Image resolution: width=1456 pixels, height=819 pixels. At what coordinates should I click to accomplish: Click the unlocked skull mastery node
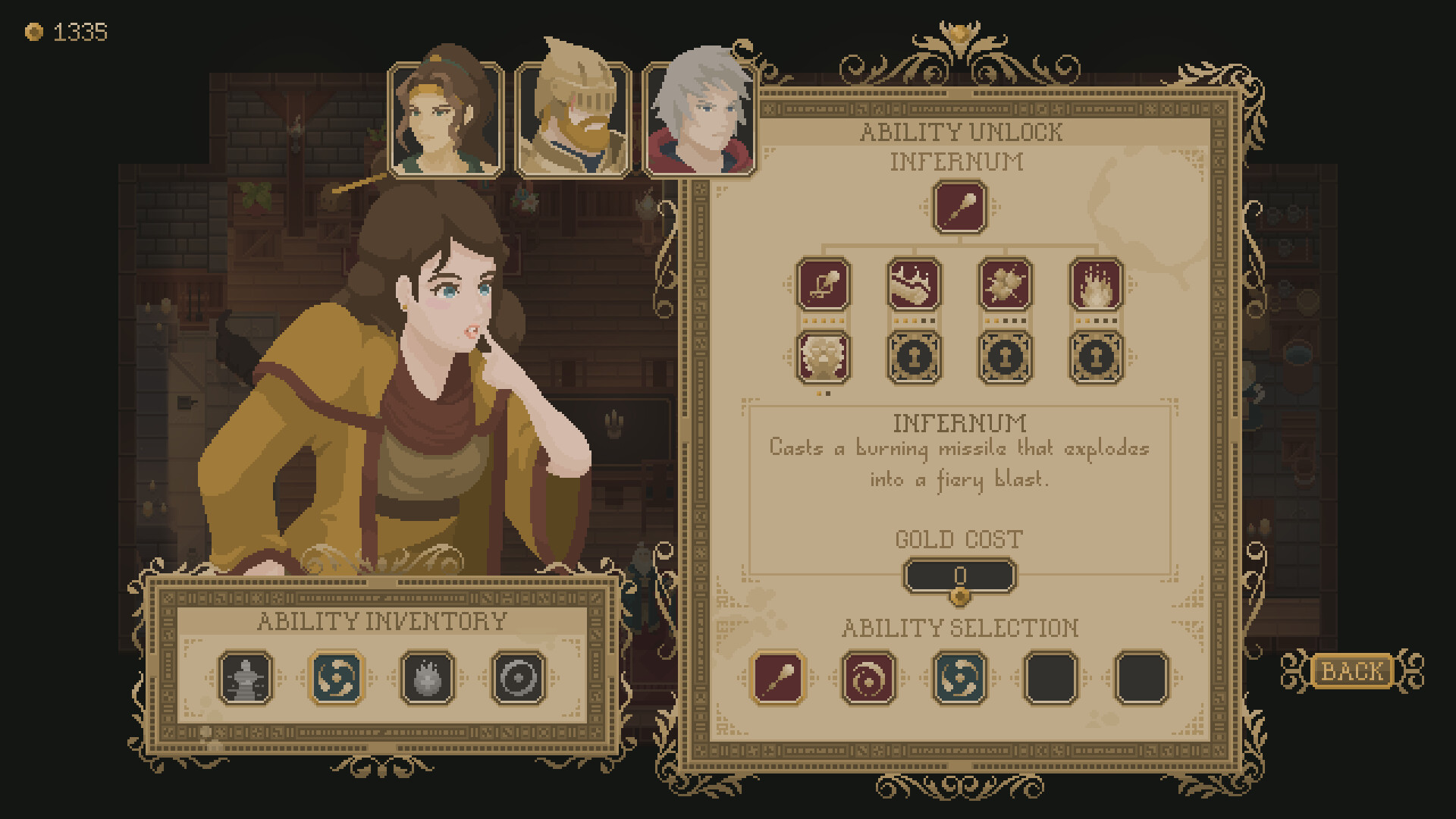tap(824, 358)
